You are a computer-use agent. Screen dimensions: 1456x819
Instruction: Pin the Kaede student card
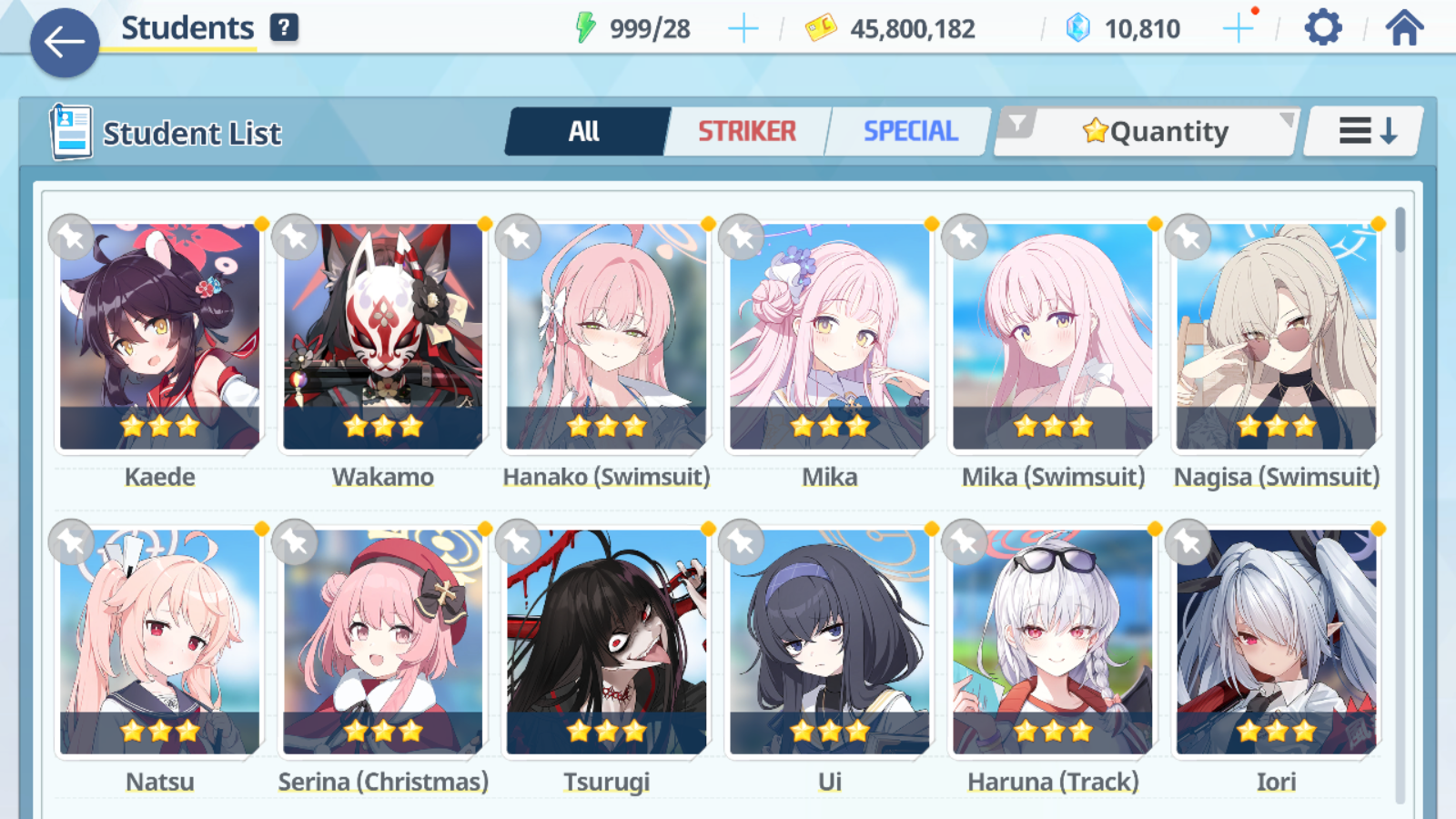pyautogui.click(x=71, y=237)
